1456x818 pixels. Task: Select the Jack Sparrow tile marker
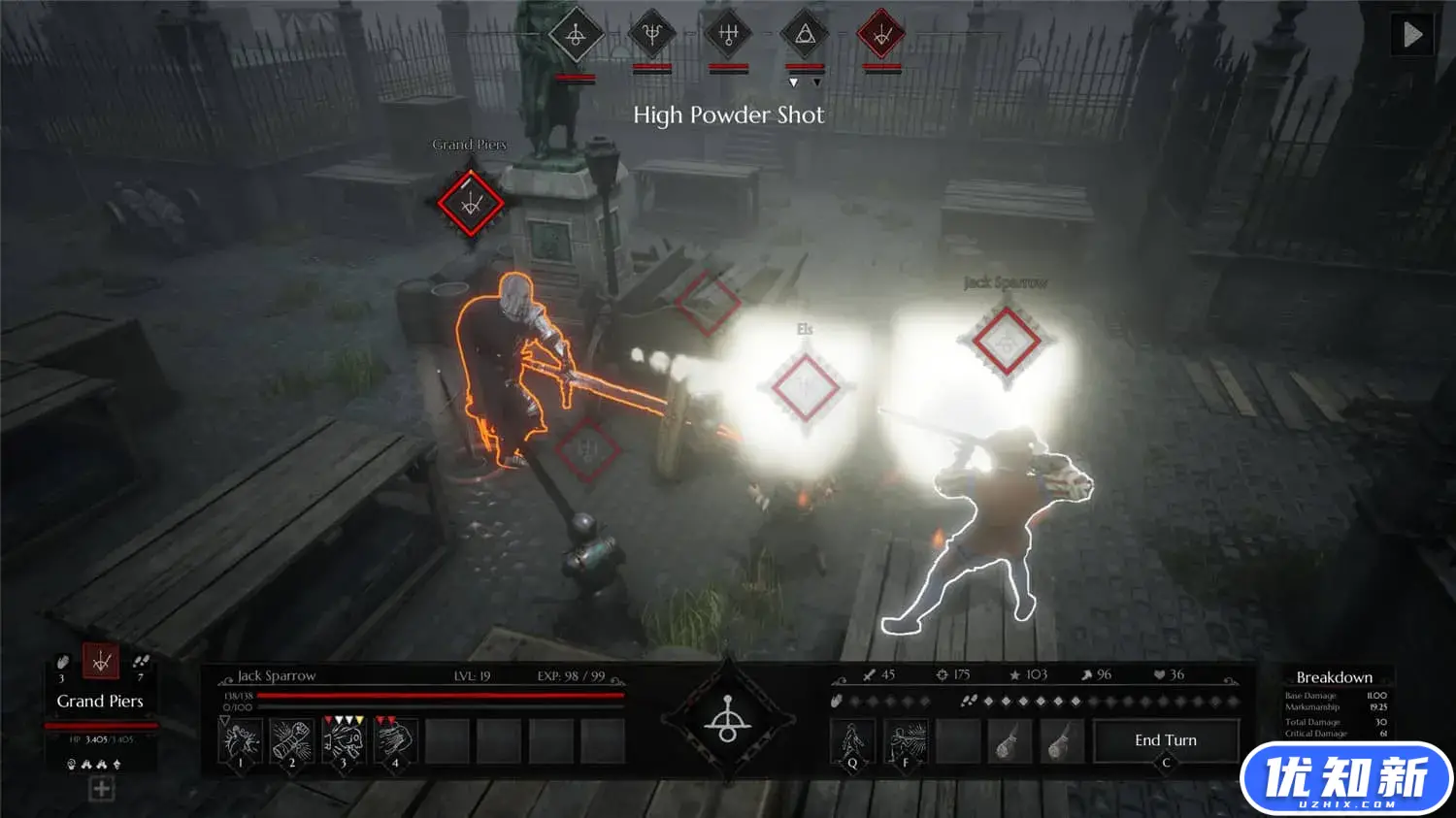(1007, 341)
